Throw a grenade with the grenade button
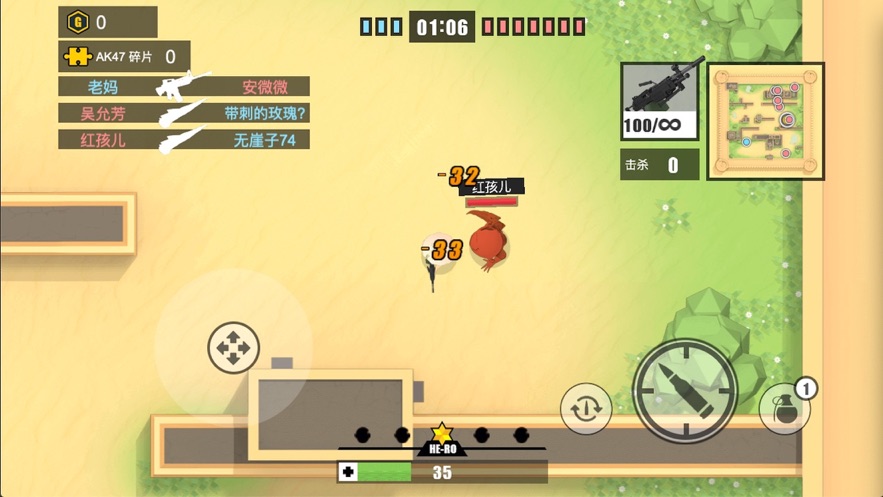This screenshot has height=497, width=883. 785,407
